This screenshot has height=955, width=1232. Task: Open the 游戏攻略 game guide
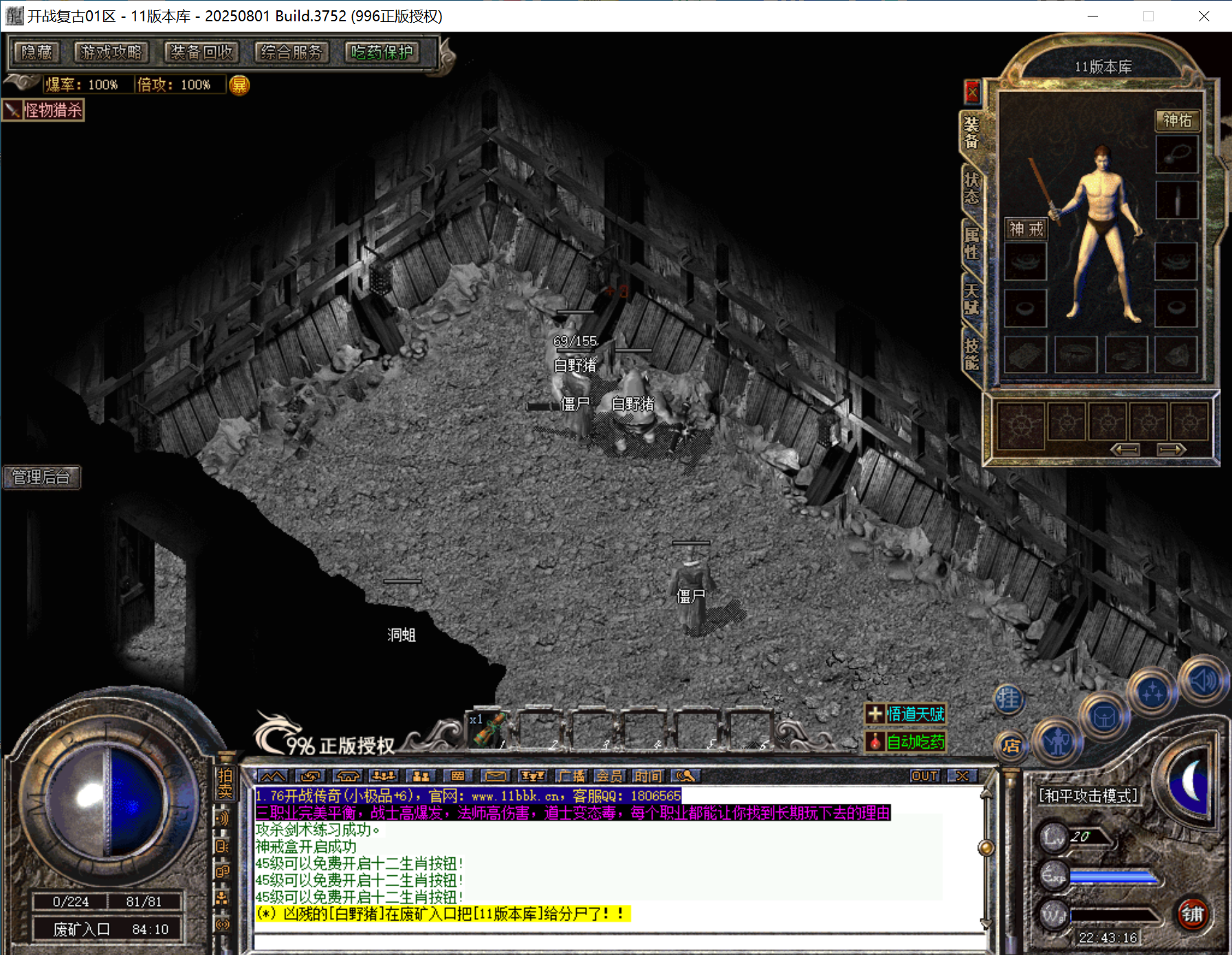(x=111, y=52)
